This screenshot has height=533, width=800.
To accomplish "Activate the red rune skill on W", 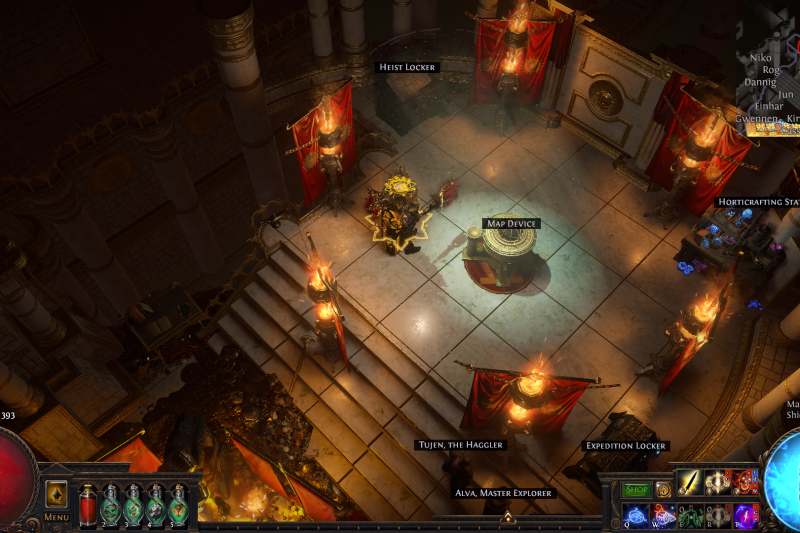I will (x=663, y=514).
